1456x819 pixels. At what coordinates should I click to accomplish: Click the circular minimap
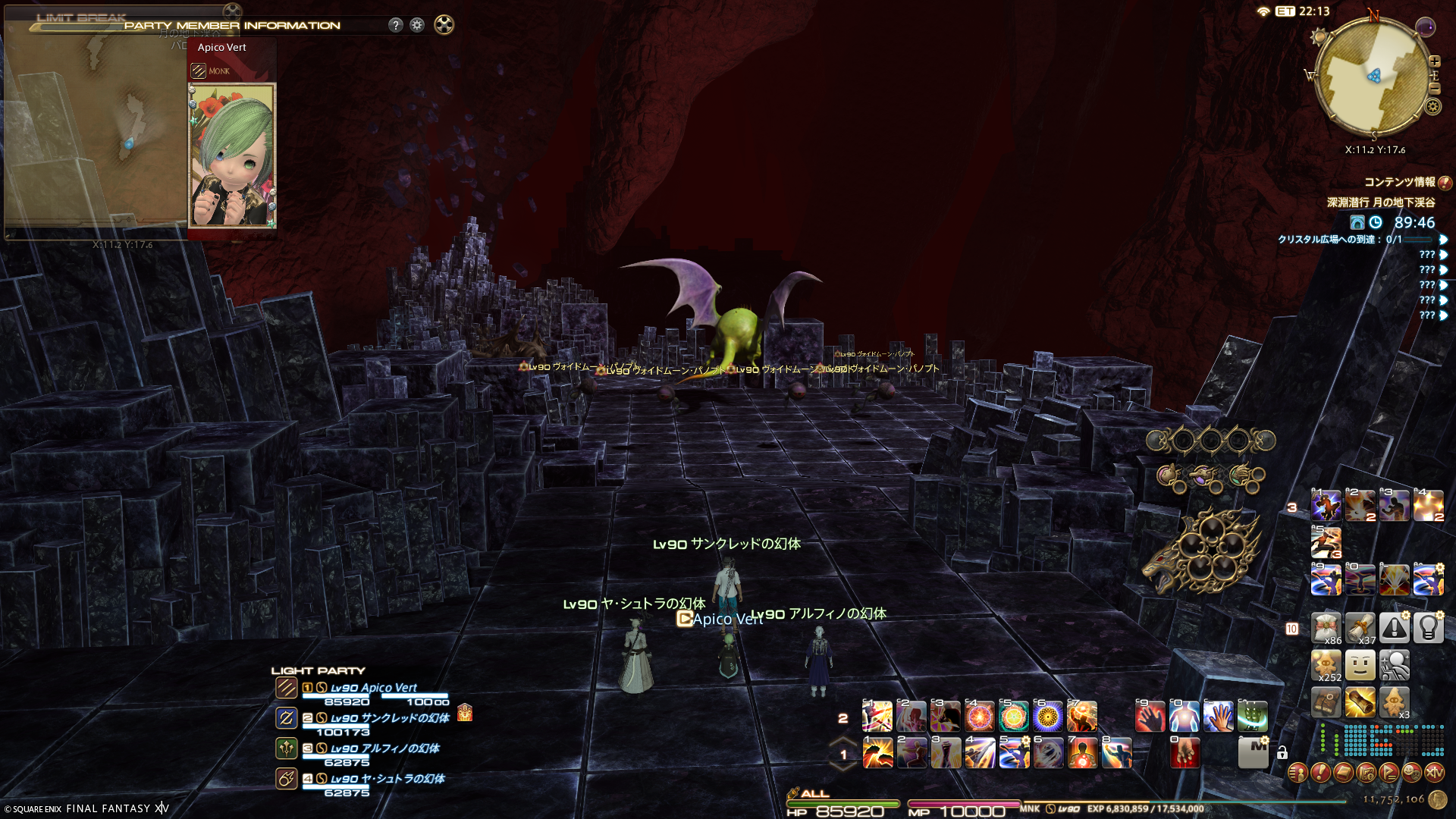coord(1373,76)
